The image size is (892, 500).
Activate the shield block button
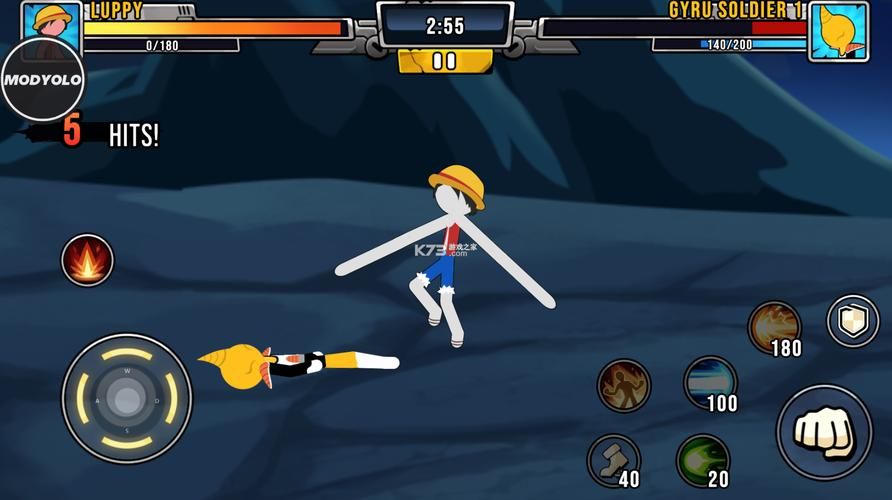pyautogui.click(x=852, y=321)
